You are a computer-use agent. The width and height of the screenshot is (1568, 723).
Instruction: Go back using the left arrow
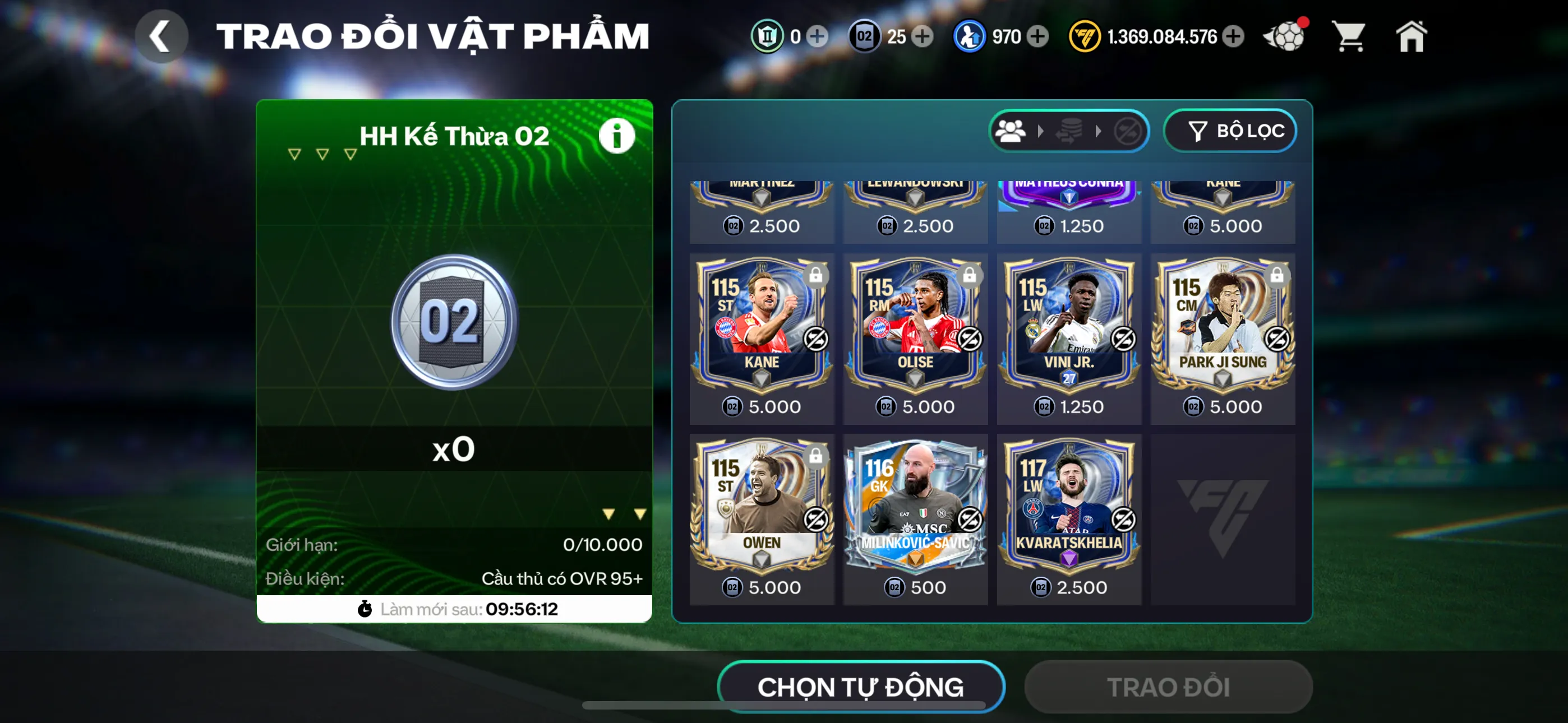162,35
